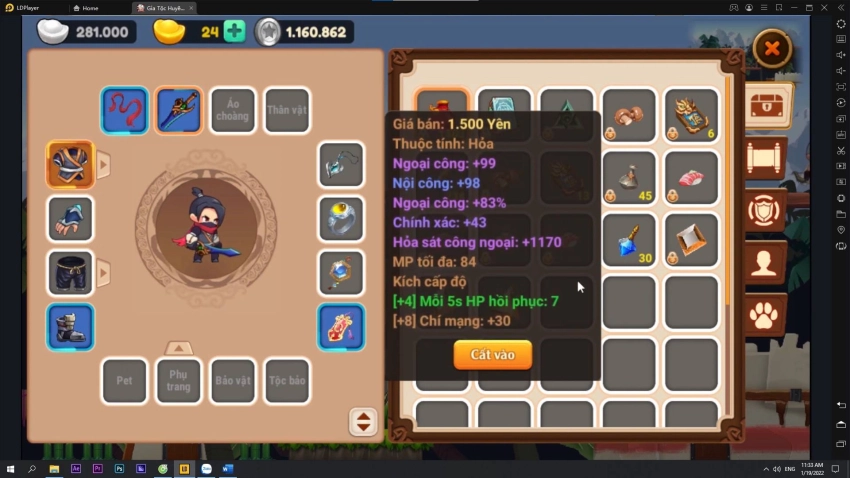Image resolution: width=850 pixels, height=478 pixels.
Task: Select the mushroom item in the bag
Action: (629, 115)
